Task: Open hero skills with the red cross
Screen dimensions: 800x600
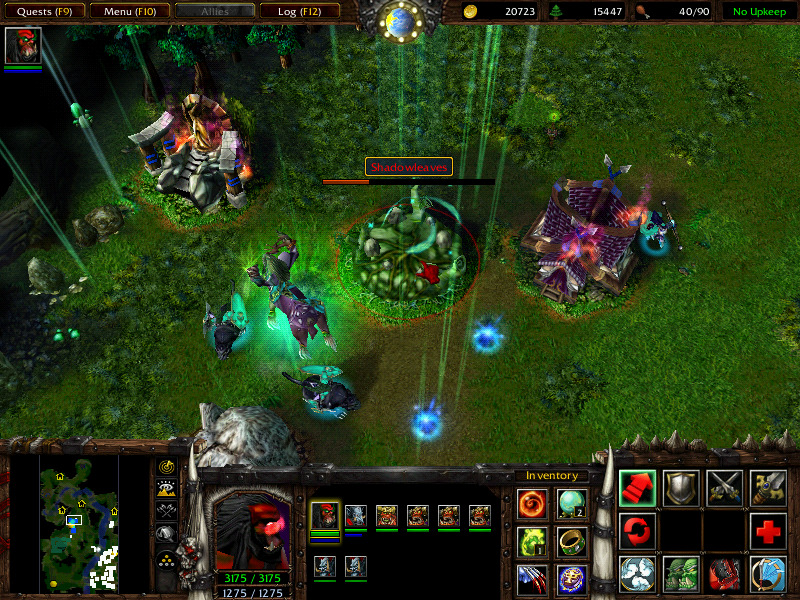Action: point(768,530)
